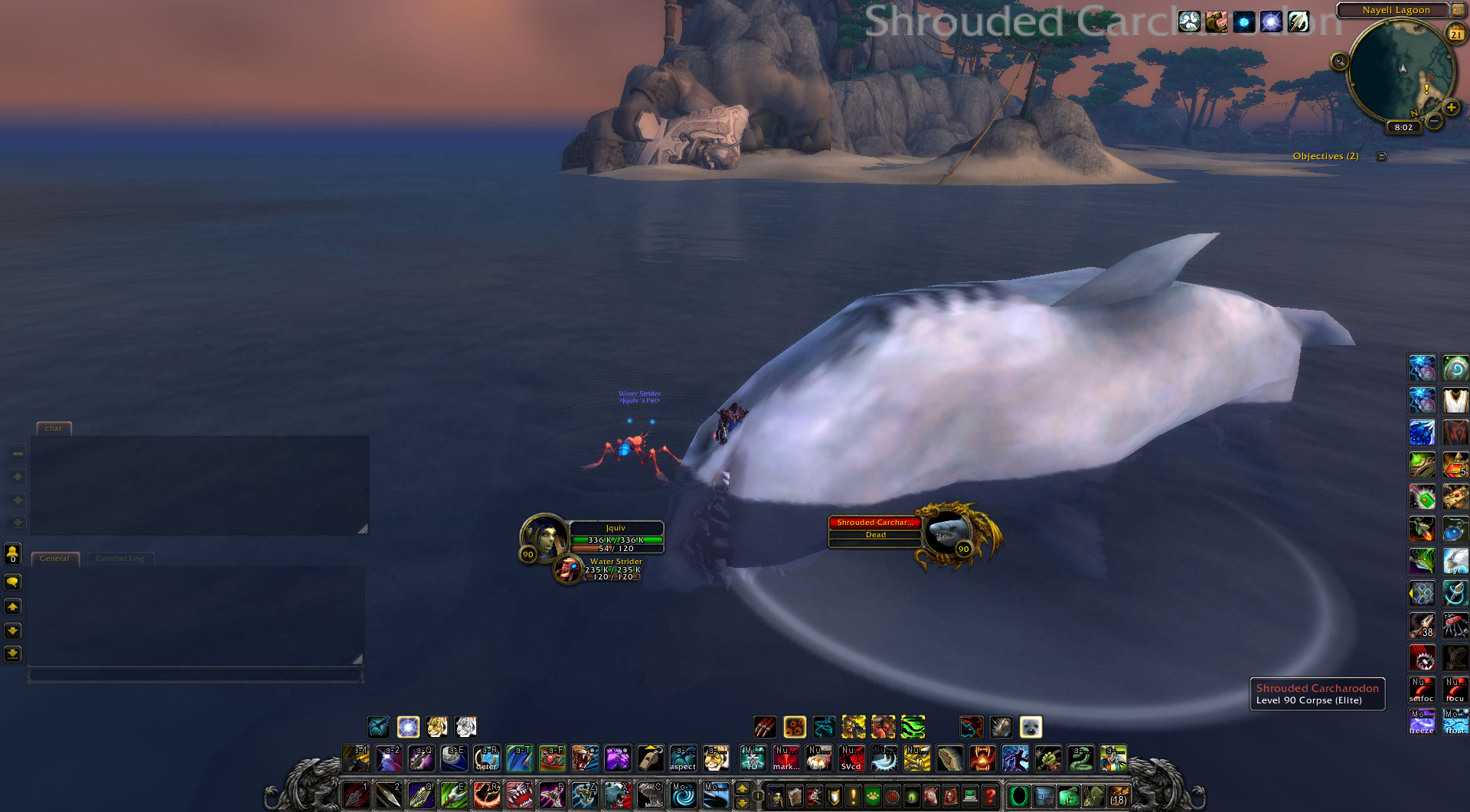The height and width of the screenshot is (812, 1470).
Task: Open the green paw pet journal button
Action: (873, 797)
